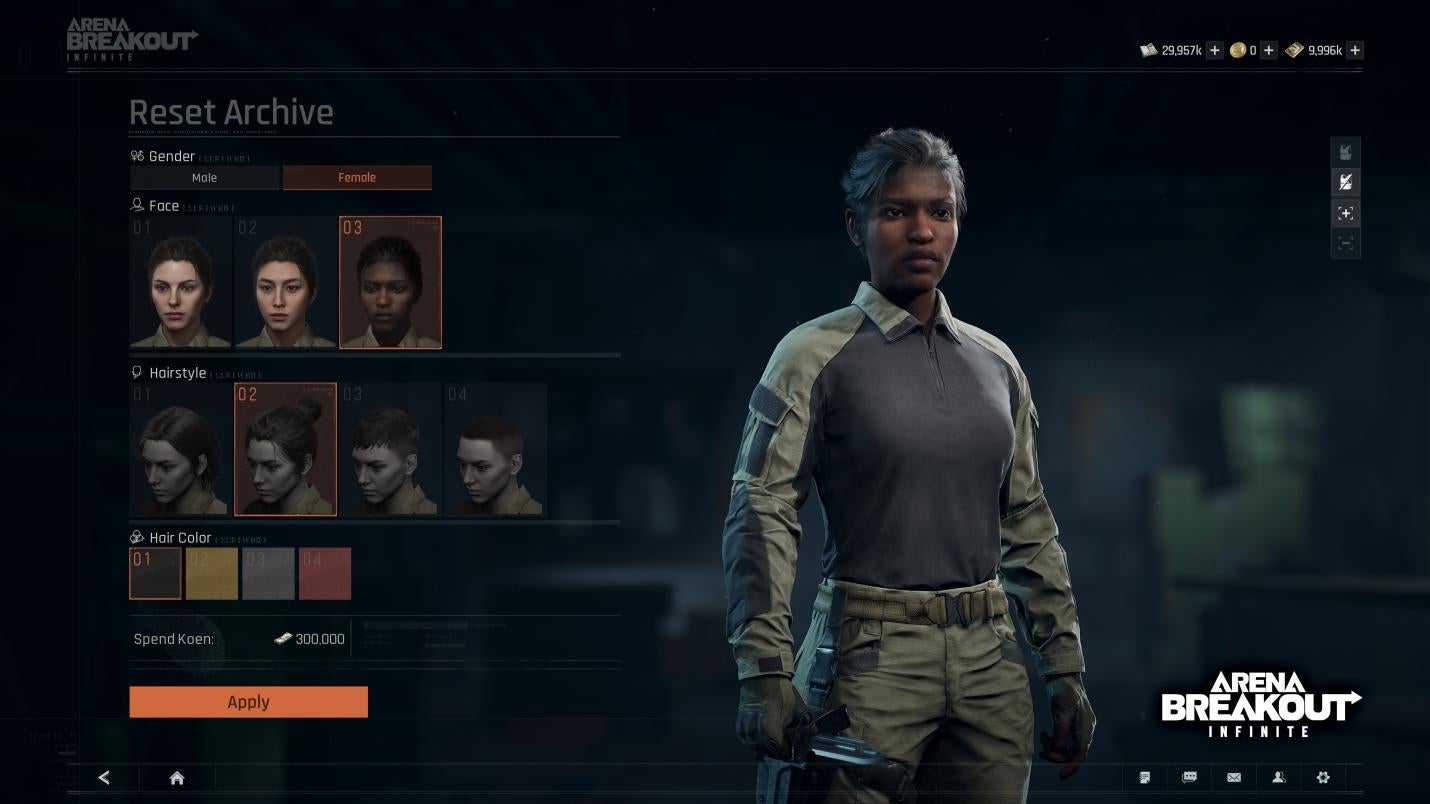Viewport: 1430px width, 804px height.
Task: Select the black hair color swatch
Action: 155,573
